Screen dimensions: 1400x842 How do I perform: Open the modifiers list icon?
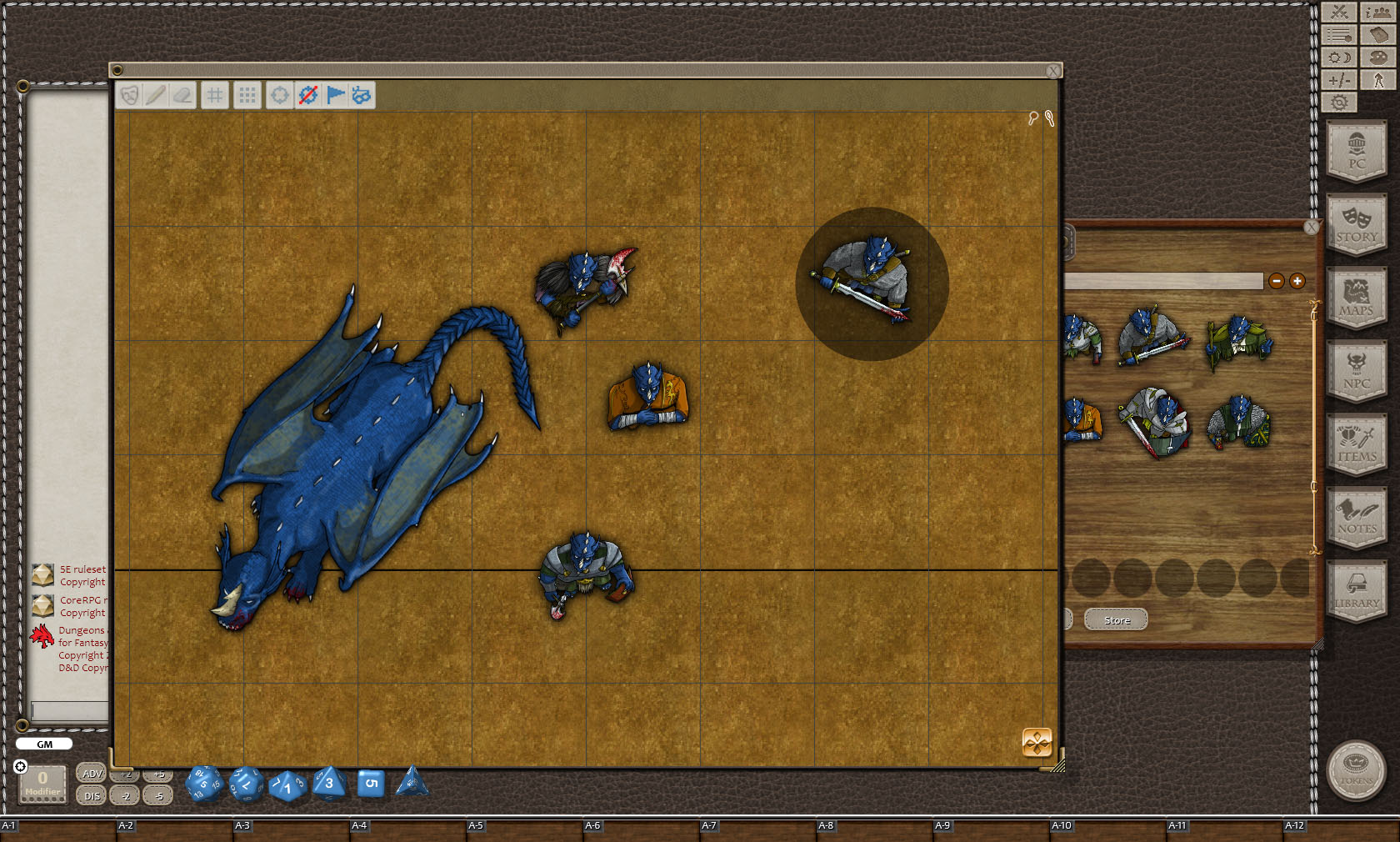click(1337, 34)
